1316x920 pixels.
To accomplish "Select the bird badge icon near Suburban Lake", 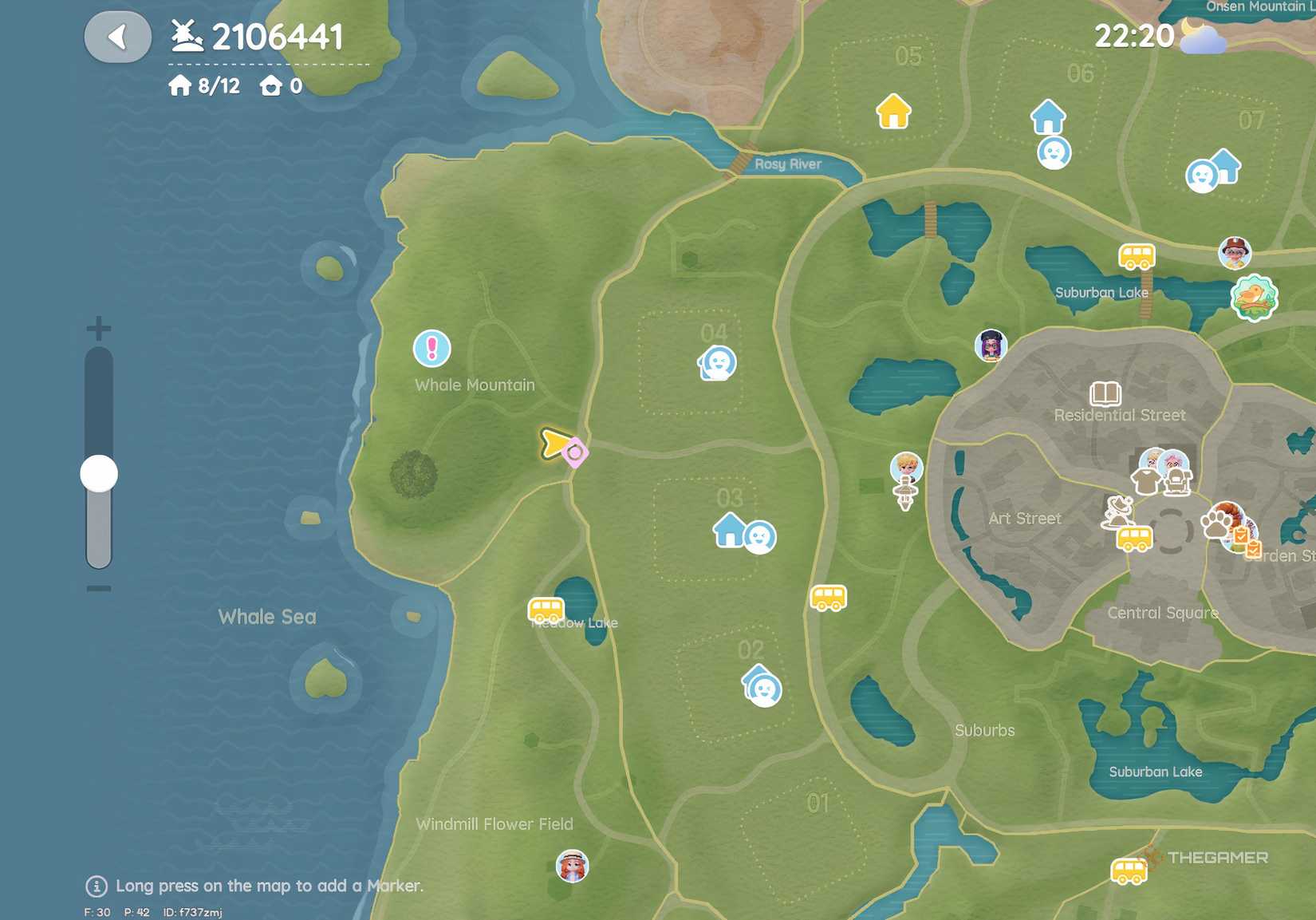I will point(1256,296).
